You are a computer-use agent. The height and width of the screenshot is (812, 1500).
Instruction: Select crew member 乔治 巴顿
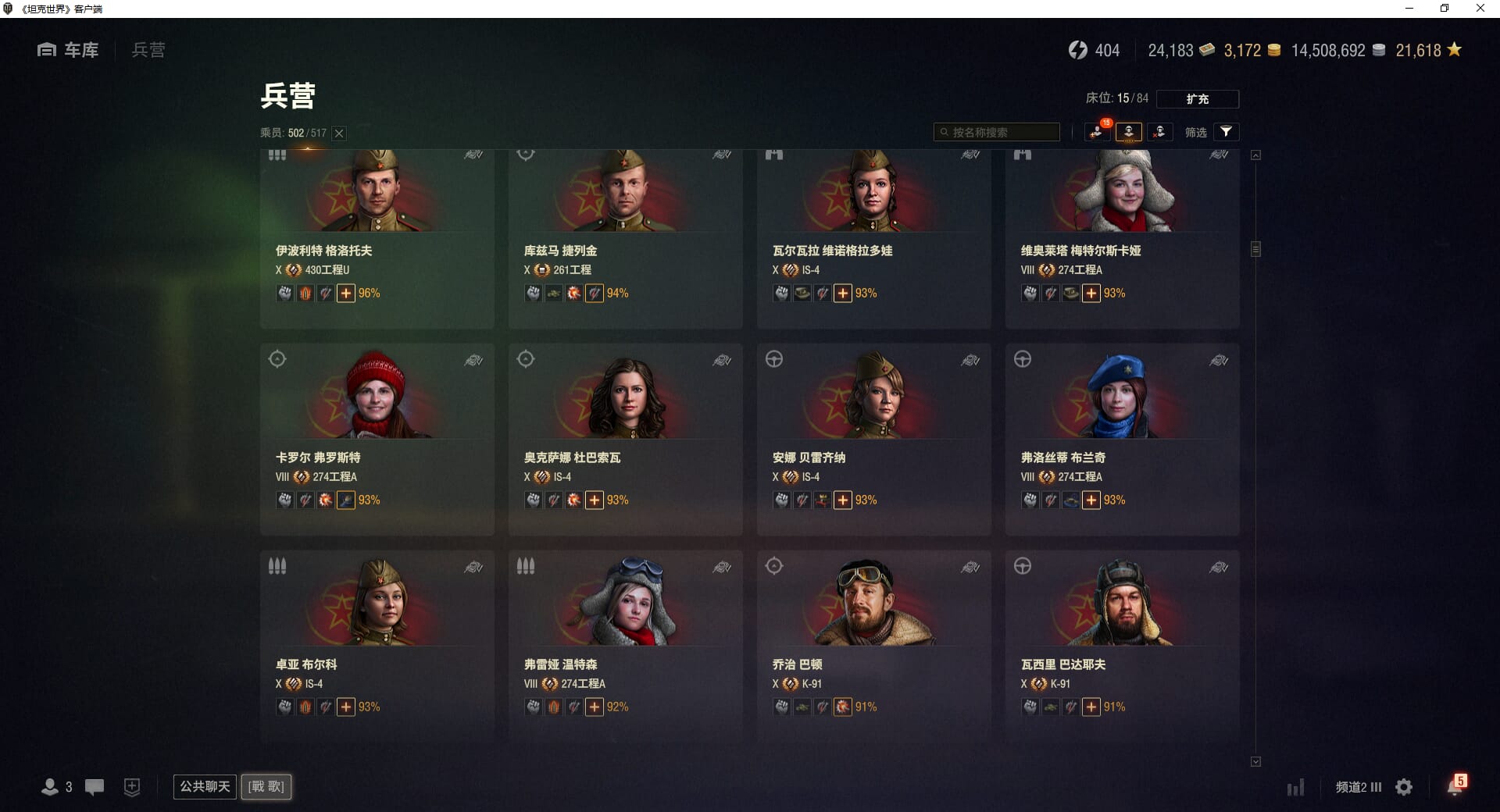click(x=873, y=646)
